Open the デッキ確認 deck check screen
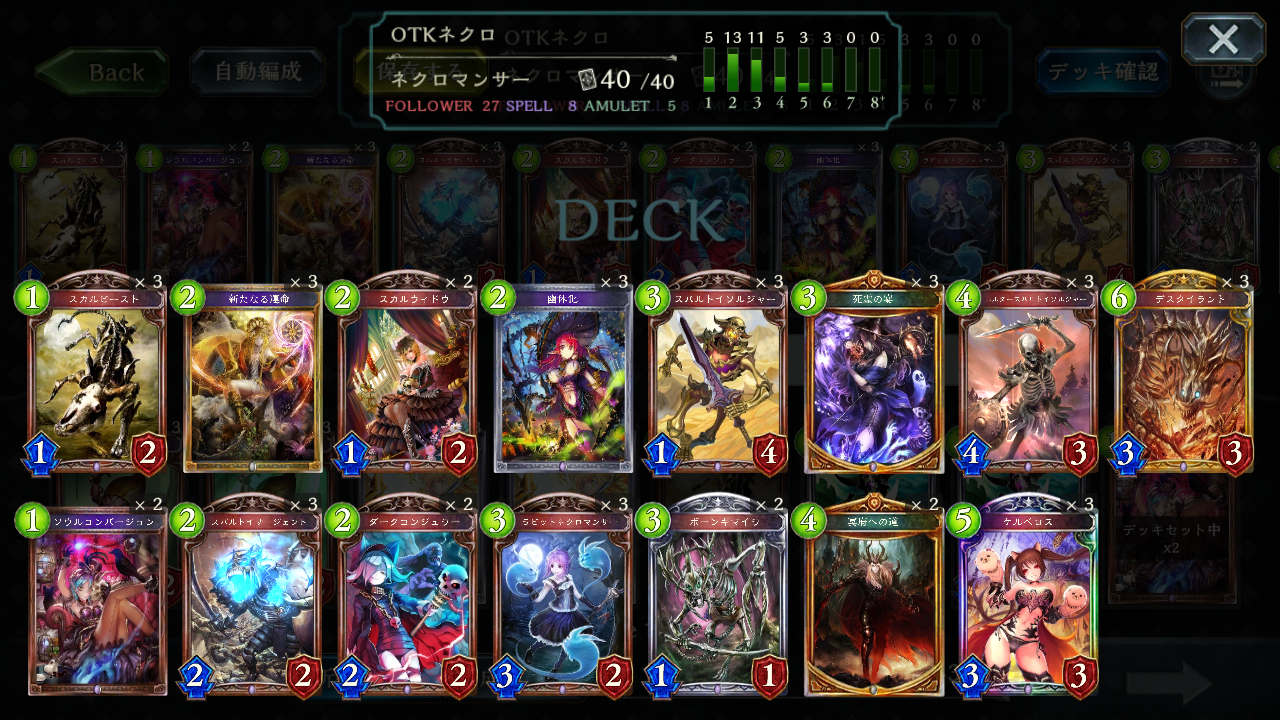This screenshot has width=1280, height=720. coord(1102,73)
